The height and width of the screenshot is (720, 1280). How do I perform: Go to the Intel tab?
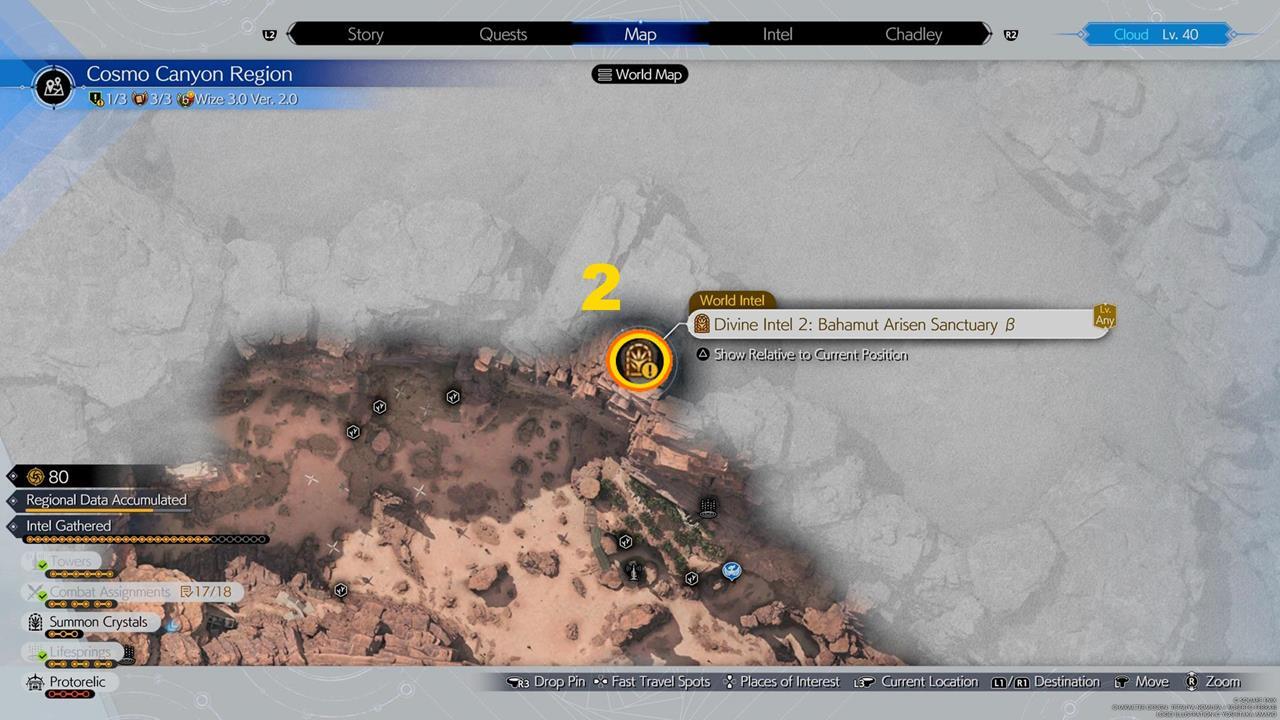tap(777, 34)
